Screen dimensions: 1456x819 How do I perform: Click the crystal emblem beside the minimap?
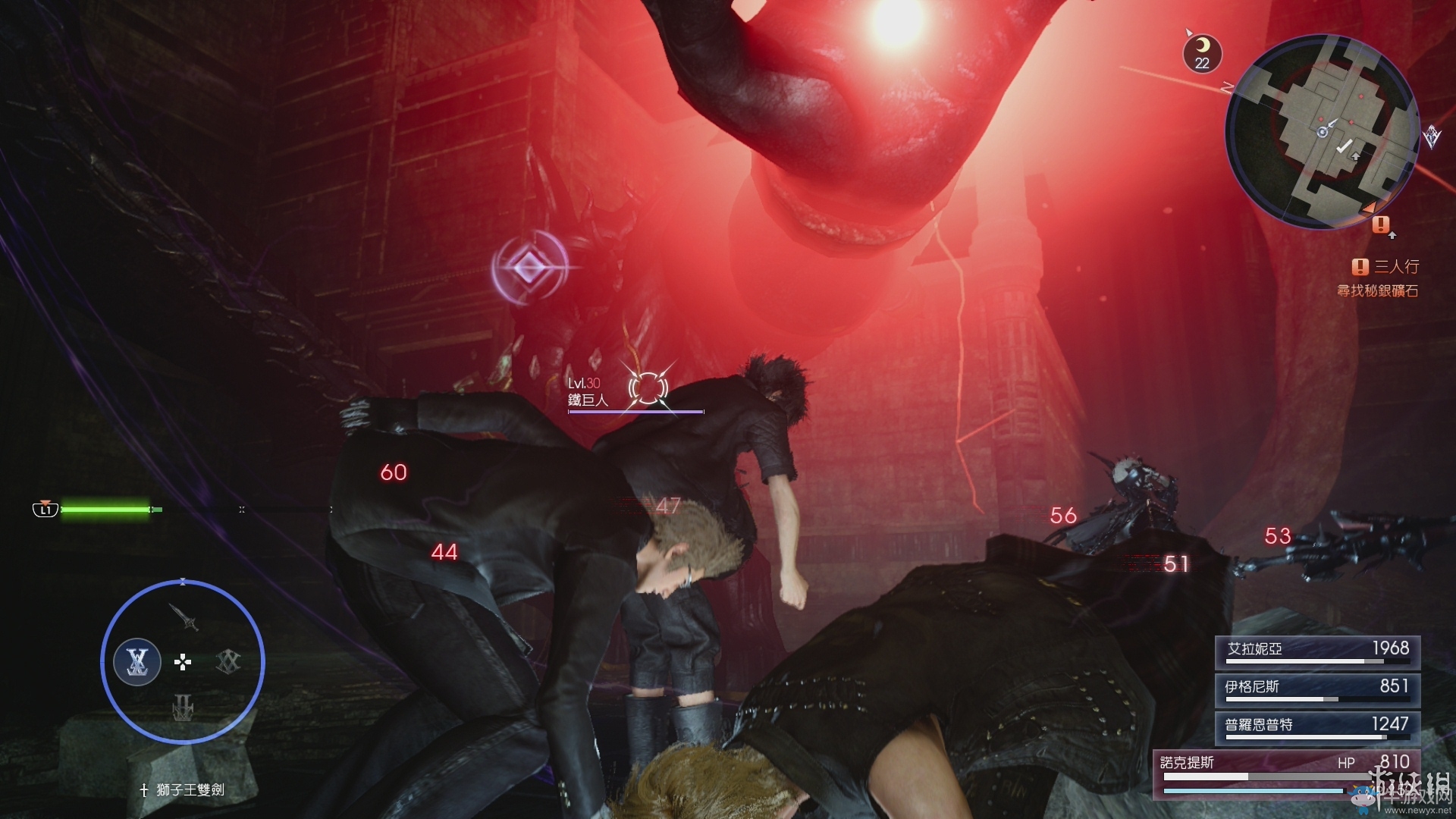1432,136
